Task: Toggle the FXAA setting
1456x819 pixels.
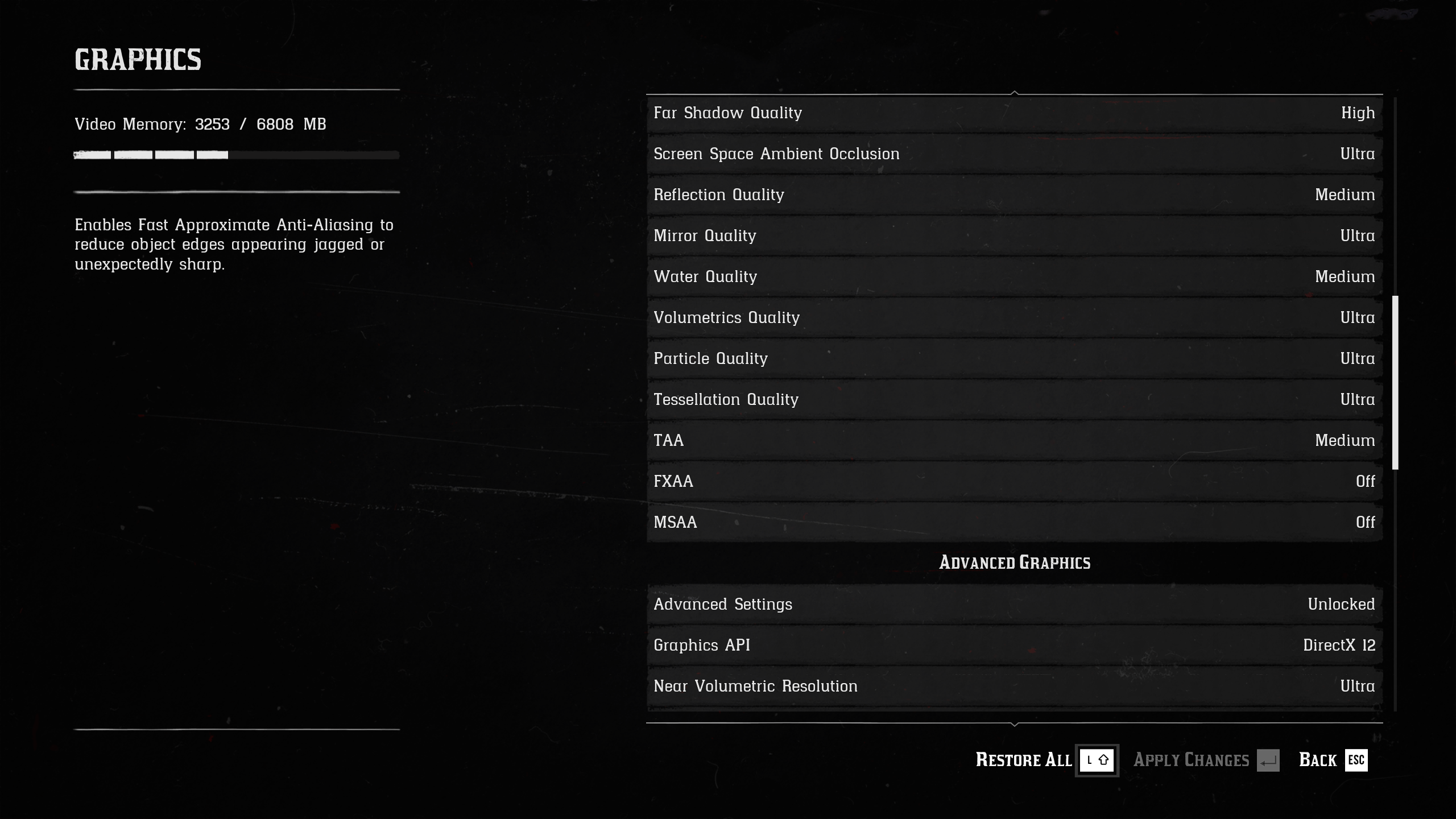Action: pos(1014,482)
